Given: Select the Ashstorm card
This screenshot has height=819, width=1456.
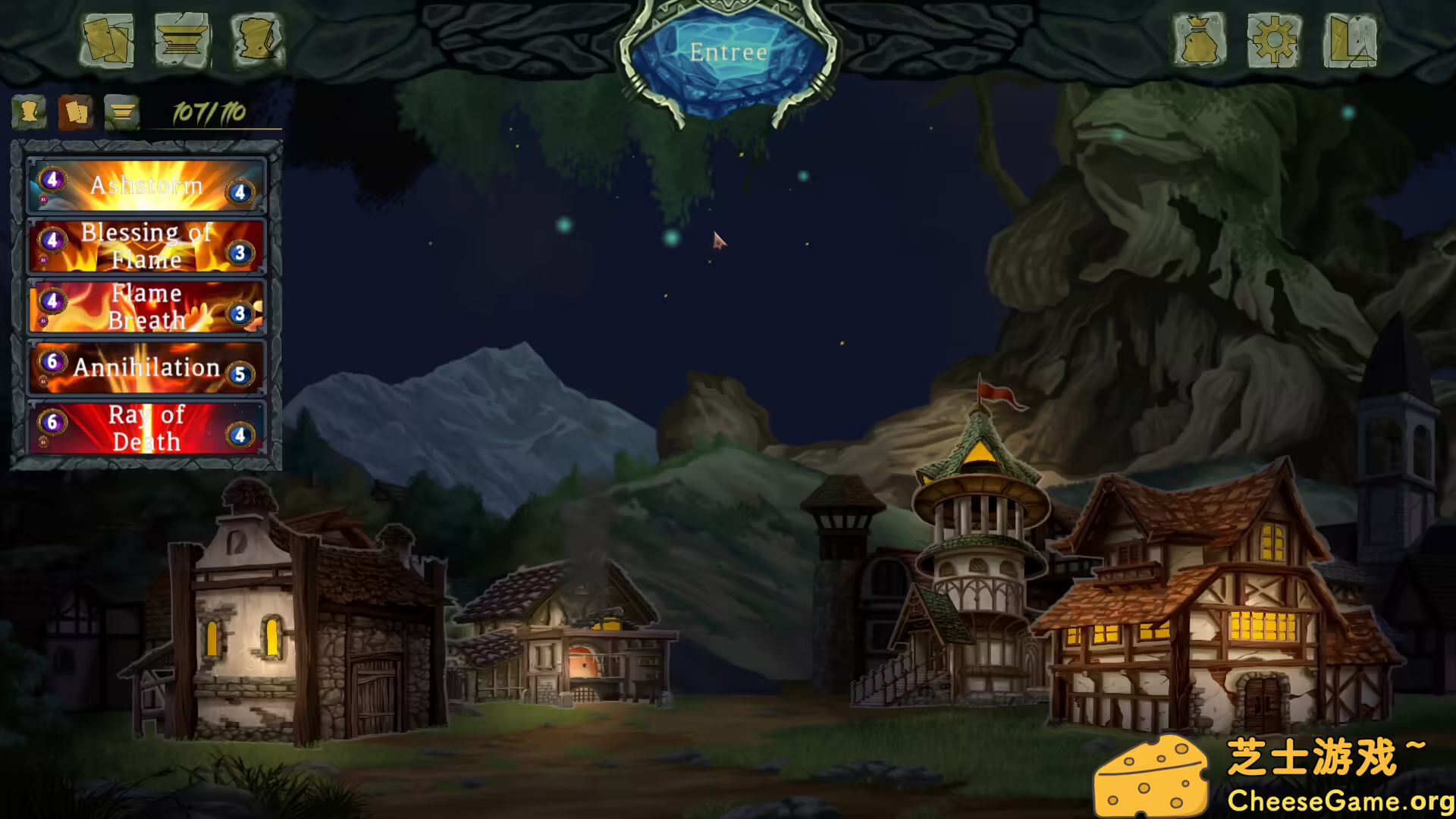Looking at the screenshot, I should 146,186.
